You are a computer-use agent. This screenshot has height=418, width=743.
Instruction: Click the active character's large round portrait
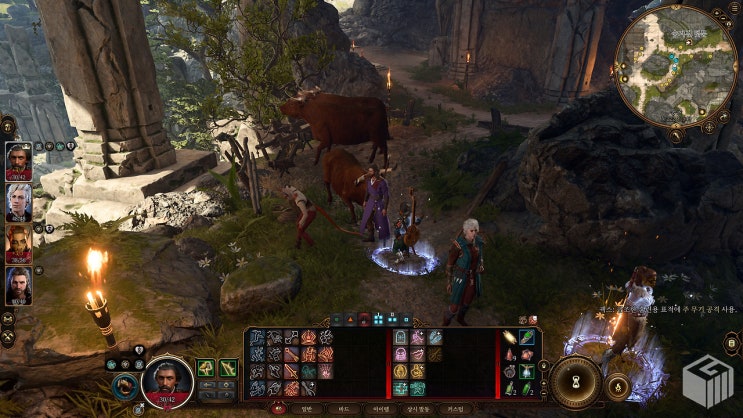click(167, 381)
